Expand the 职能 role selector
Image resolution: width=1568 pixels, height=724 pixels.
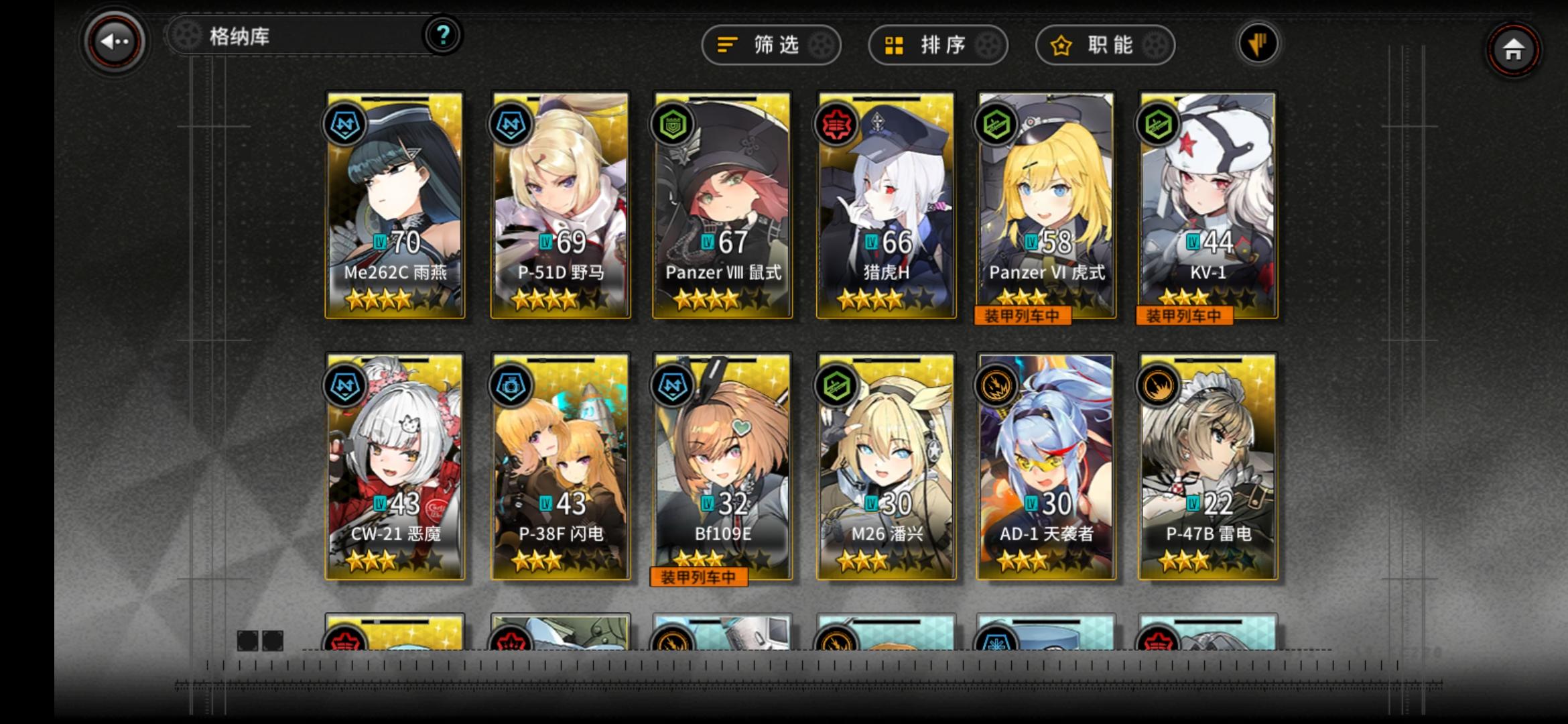coord(1104,45)
